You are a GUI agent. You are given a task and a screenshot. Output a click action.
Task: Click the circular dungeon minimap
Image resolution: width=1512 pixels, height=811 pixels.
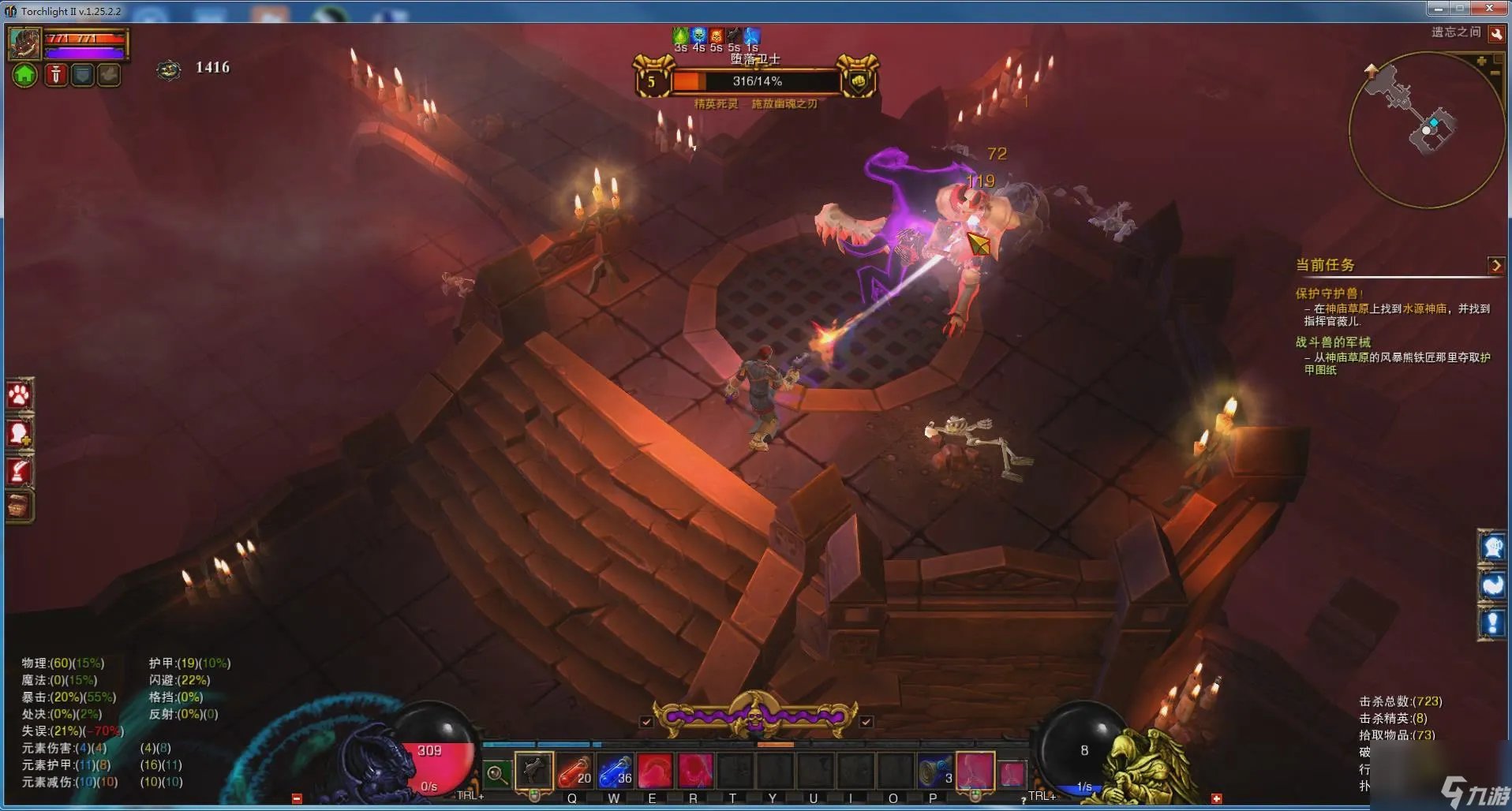pyautogui.click(x=1424, y=129)
